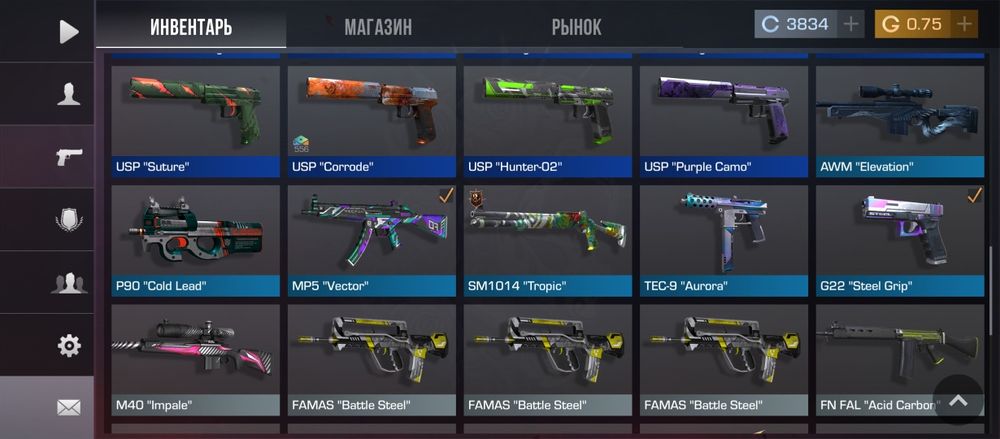
Task: Add gold with the plus button
Action: [964, 25]
